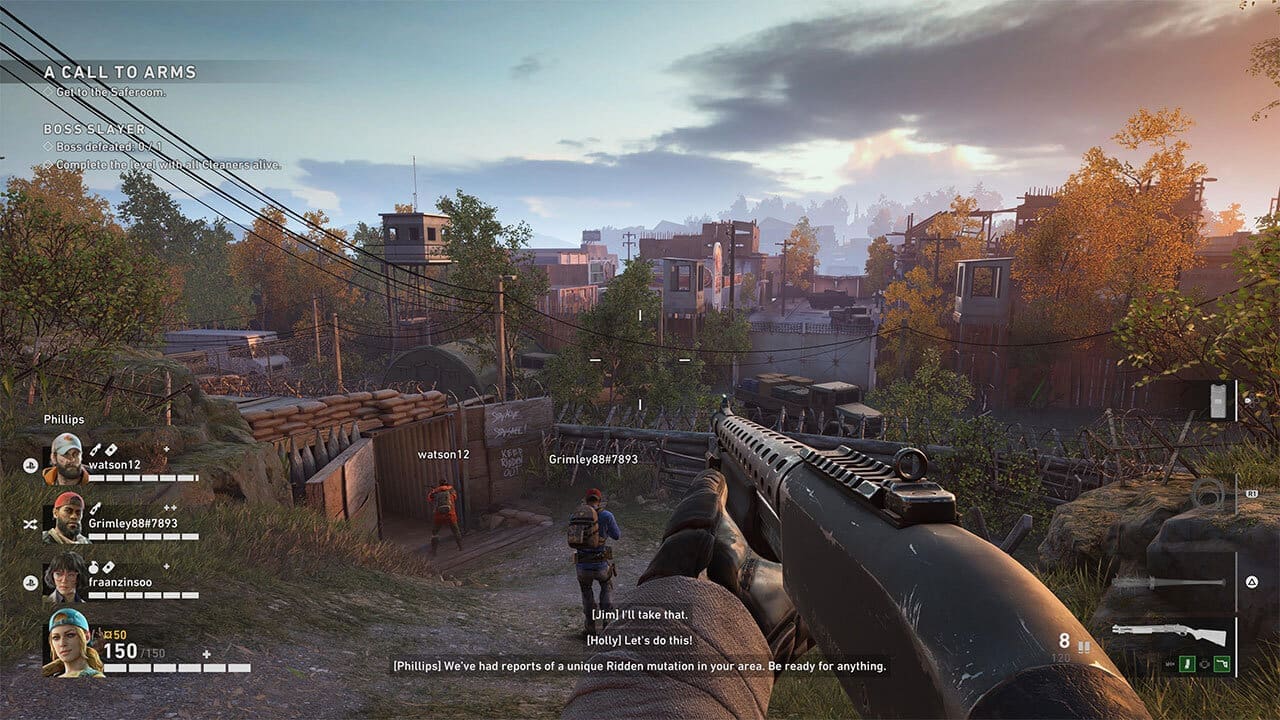Select the shotgun weapon slot
The height and width of the screenshot is (720, 1280).
[1169, 634]
